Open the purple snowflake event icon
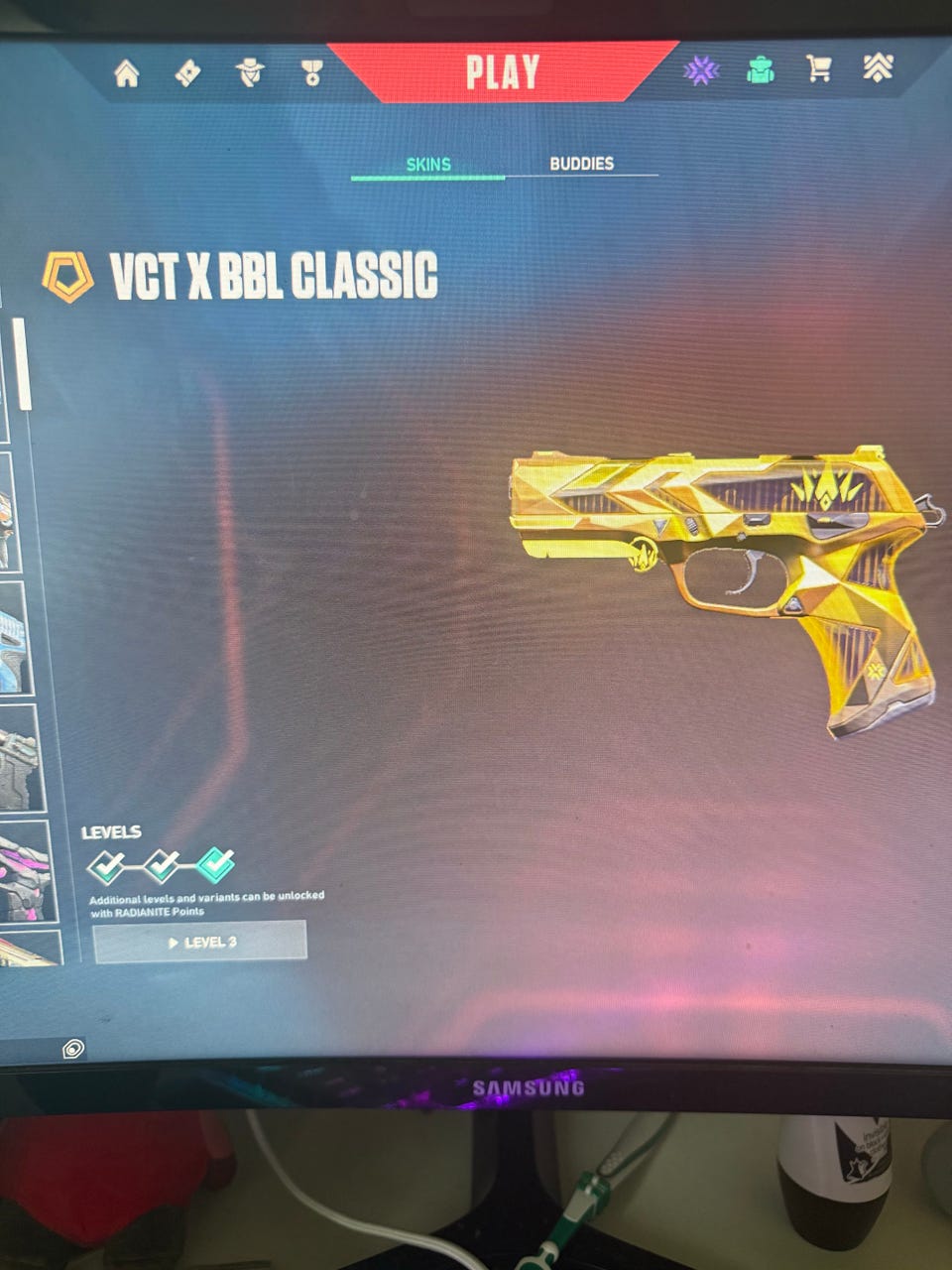Image resolution: width=952 pixels, height=1270 pixels. (x=701, y=69)
